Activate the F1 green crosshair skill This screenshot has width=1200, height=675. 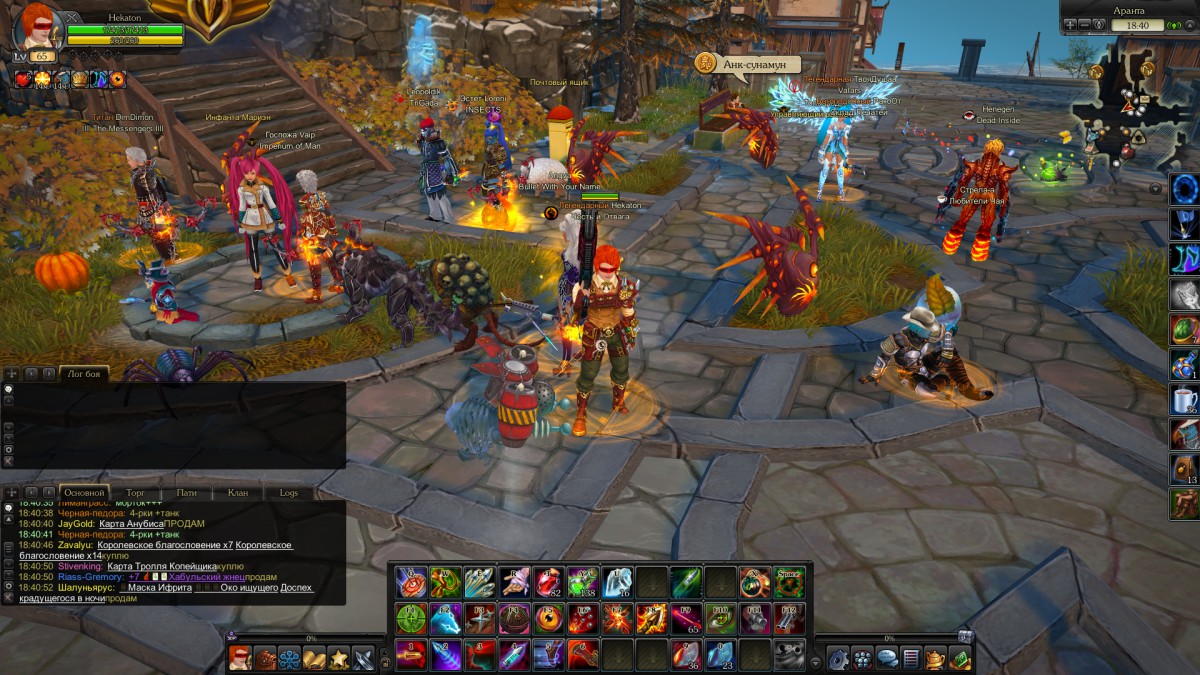[x=410, y=618]
